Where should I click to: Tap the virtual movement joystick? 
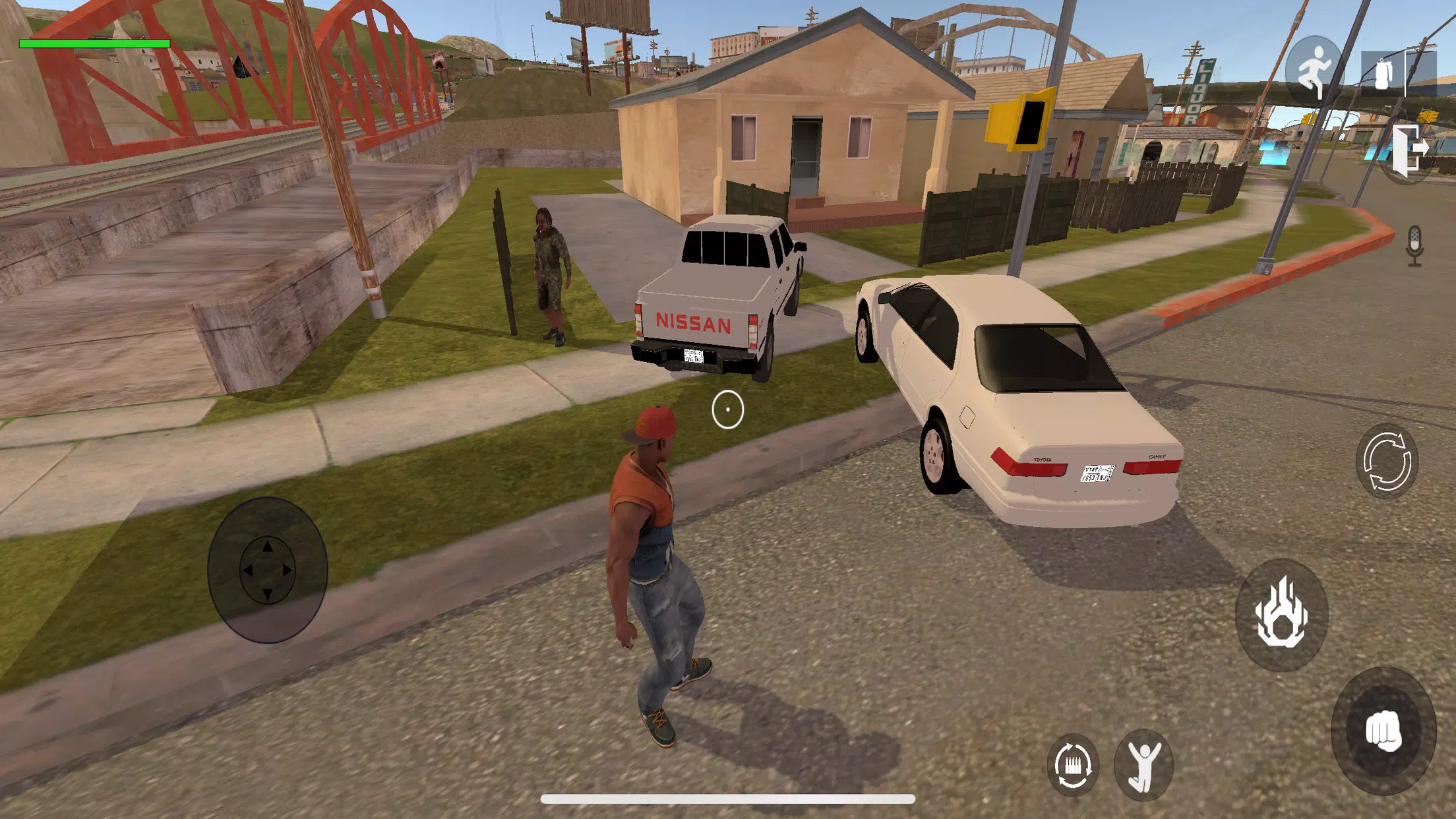click(x=267, y=570)
